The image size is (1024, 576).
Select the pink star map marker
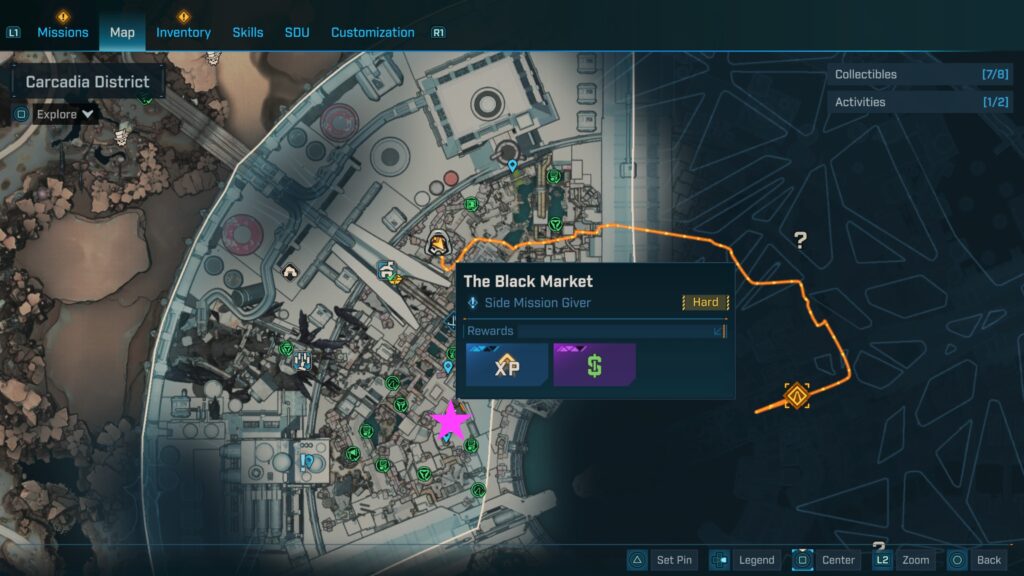pos(450,421)
